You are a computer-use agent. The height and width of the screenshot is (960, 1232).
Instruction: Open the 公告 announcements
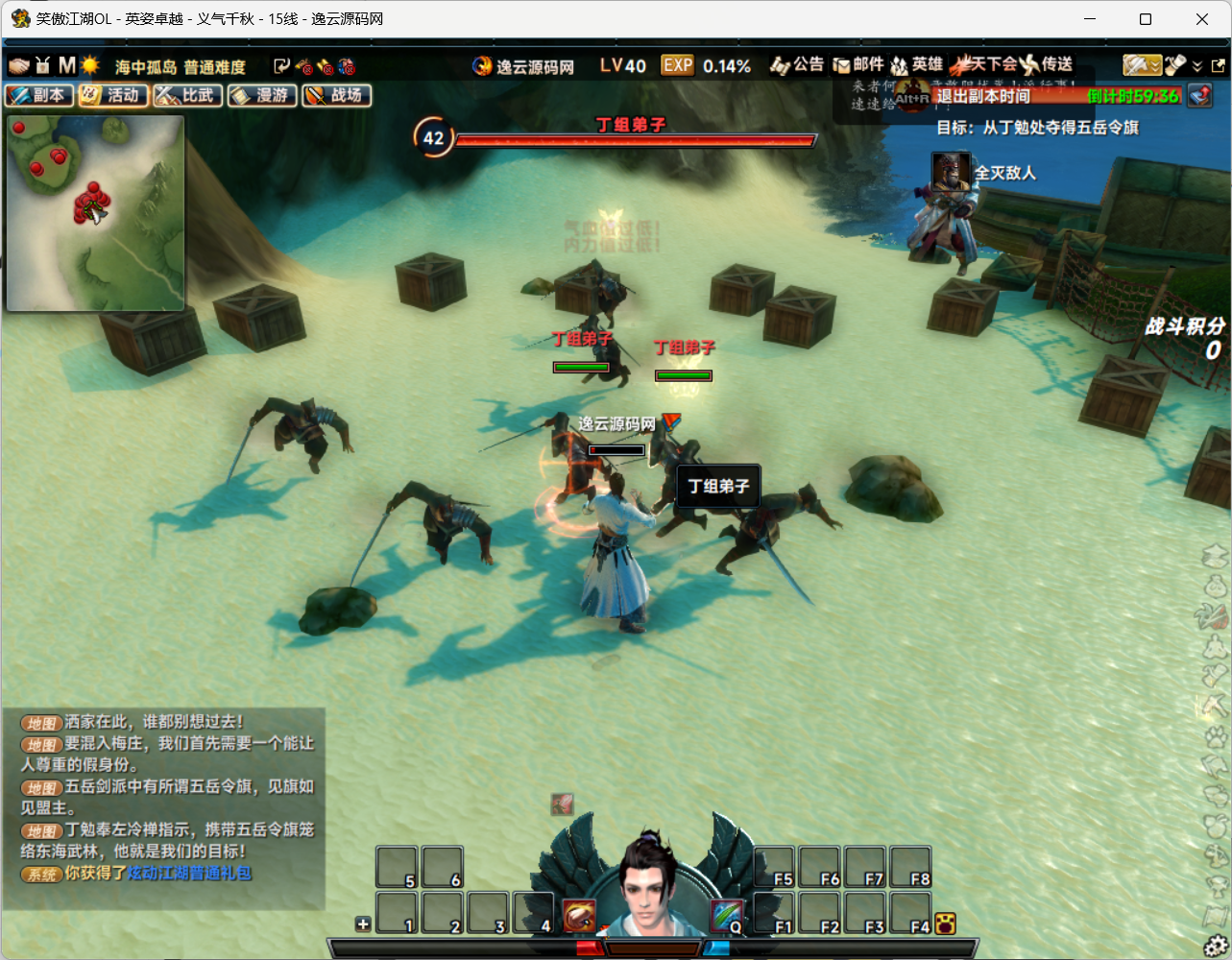(797, 65)
